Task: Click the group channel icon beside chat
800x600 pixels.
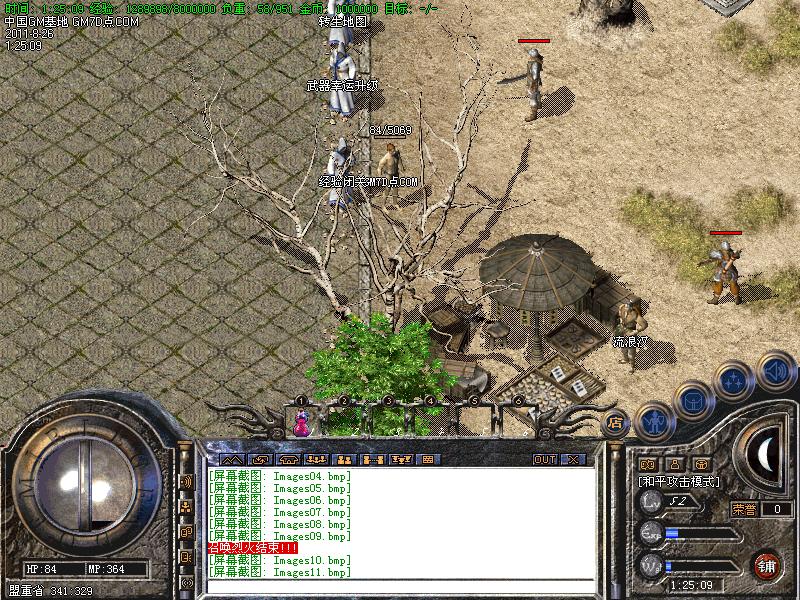Action: click(x=186, y=506)
